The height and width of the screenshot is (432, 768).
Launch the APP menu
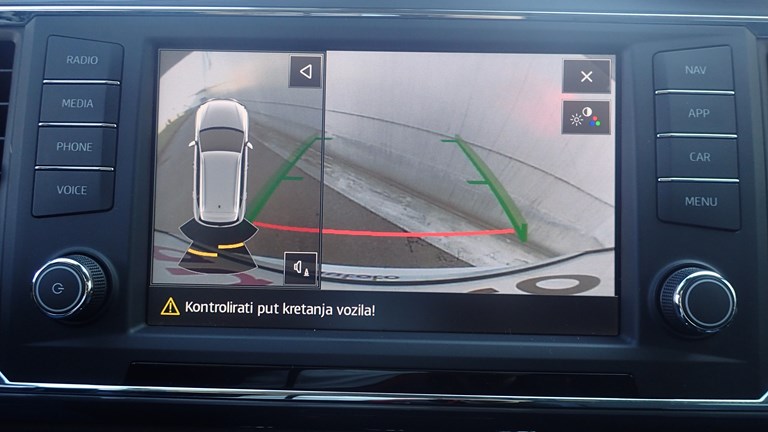698,113
